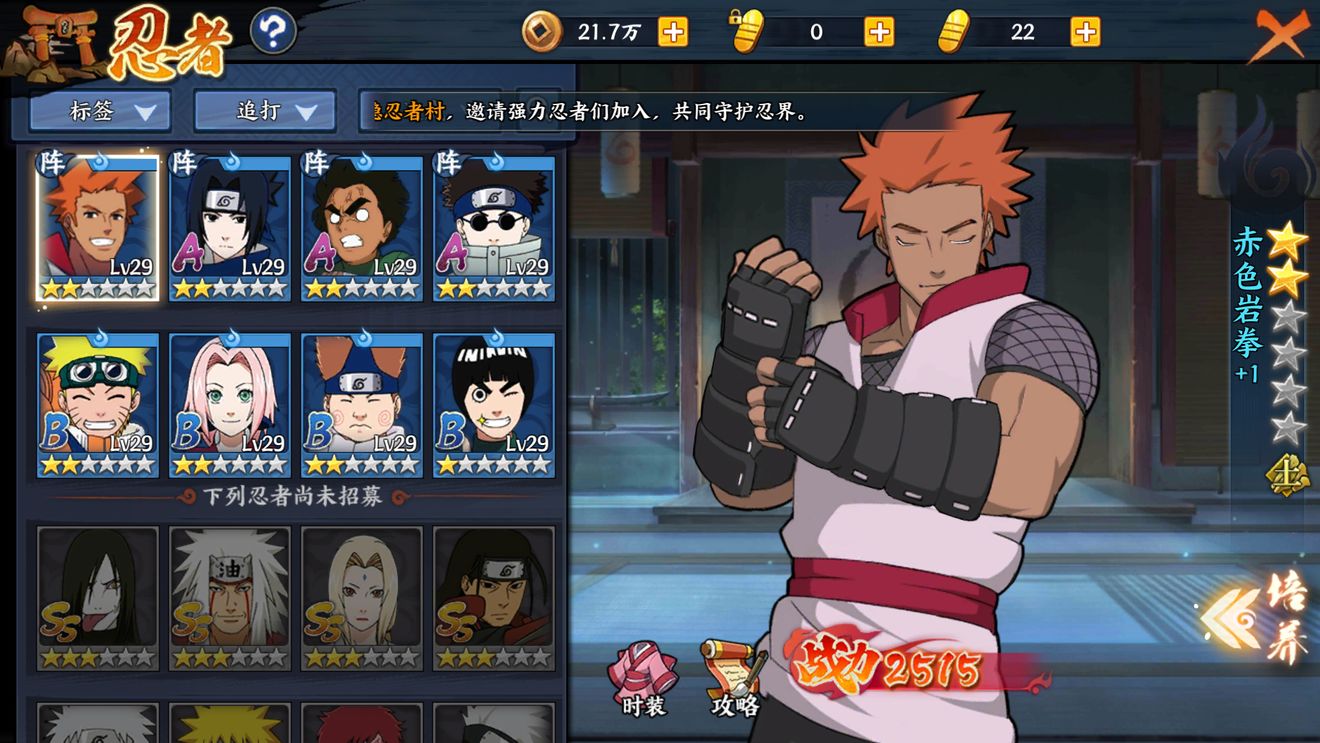View the unrecruited blonde Tsunade portrait
The height and width of the screenshot is (743, 1320).
pos(362,597)
